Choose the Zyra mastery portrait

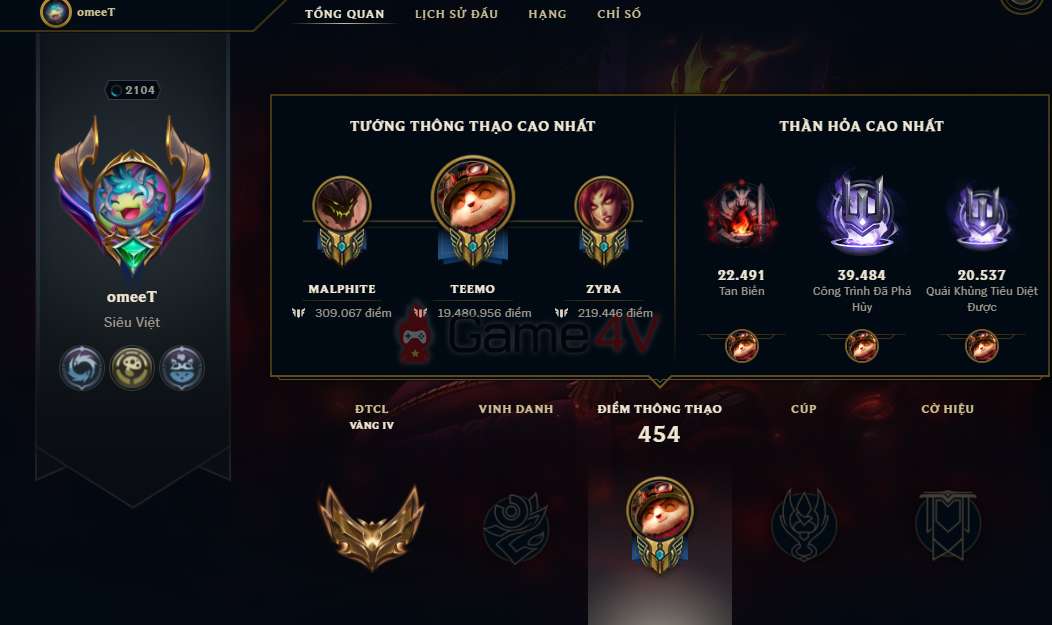coord(604,207)
